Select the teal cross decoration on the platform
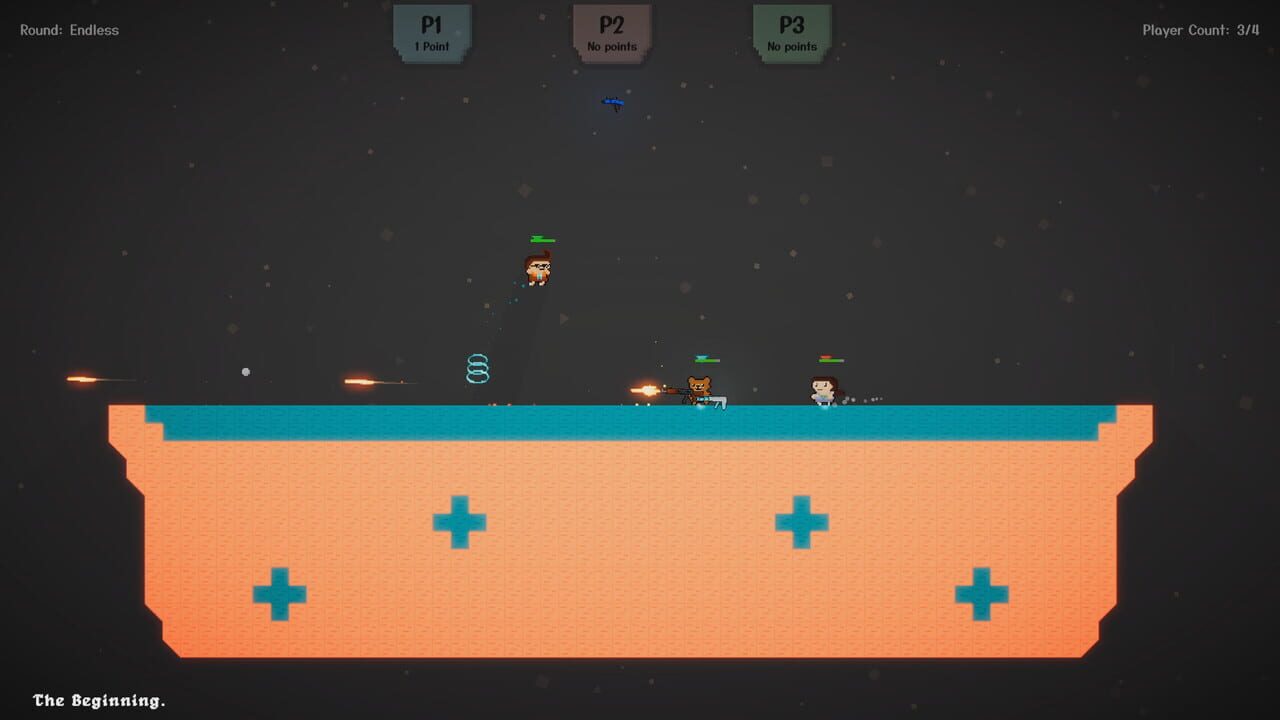 coord(459,519)
